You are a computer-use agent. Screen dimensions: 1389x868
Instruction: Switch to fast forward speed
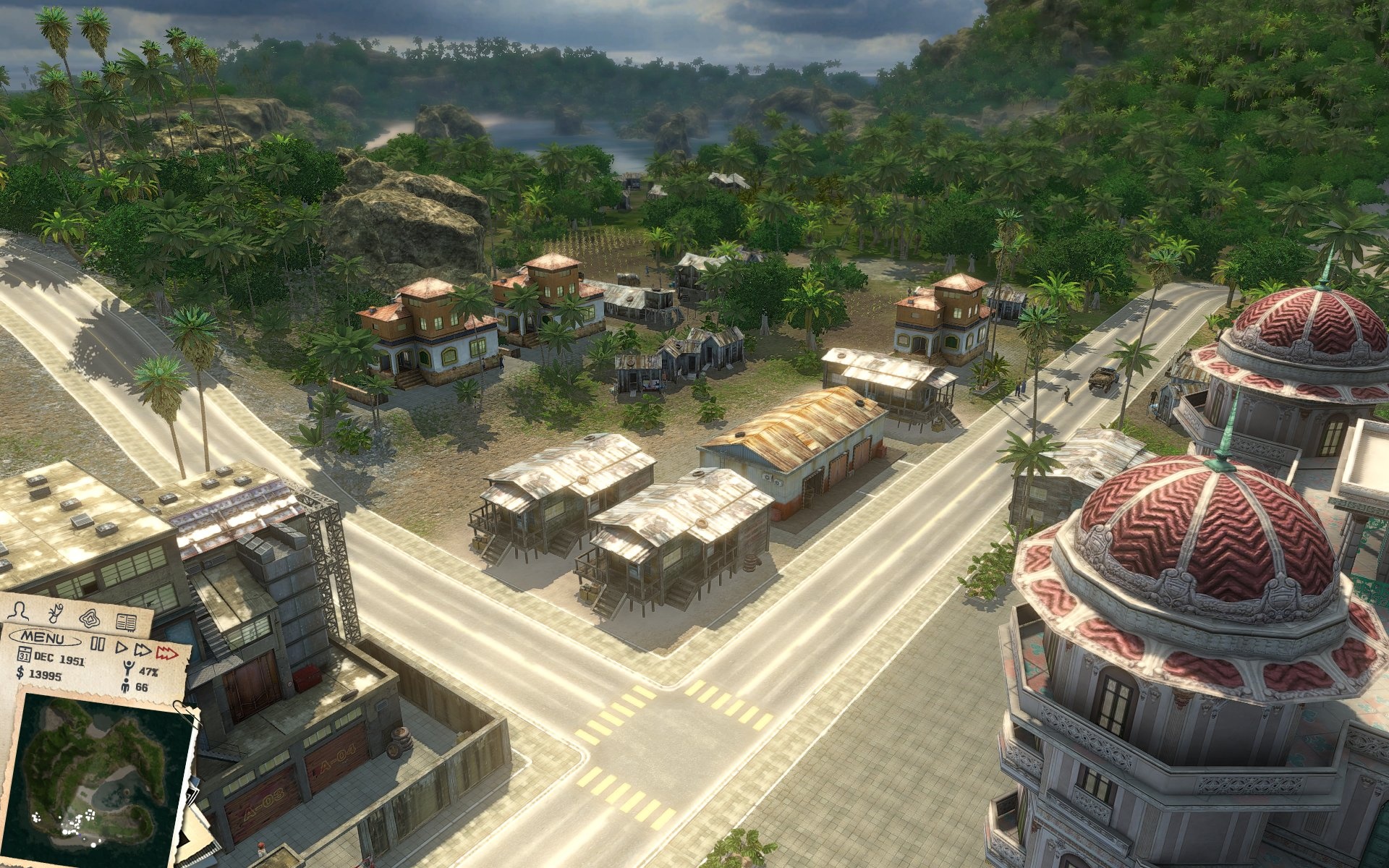(143, 650)
